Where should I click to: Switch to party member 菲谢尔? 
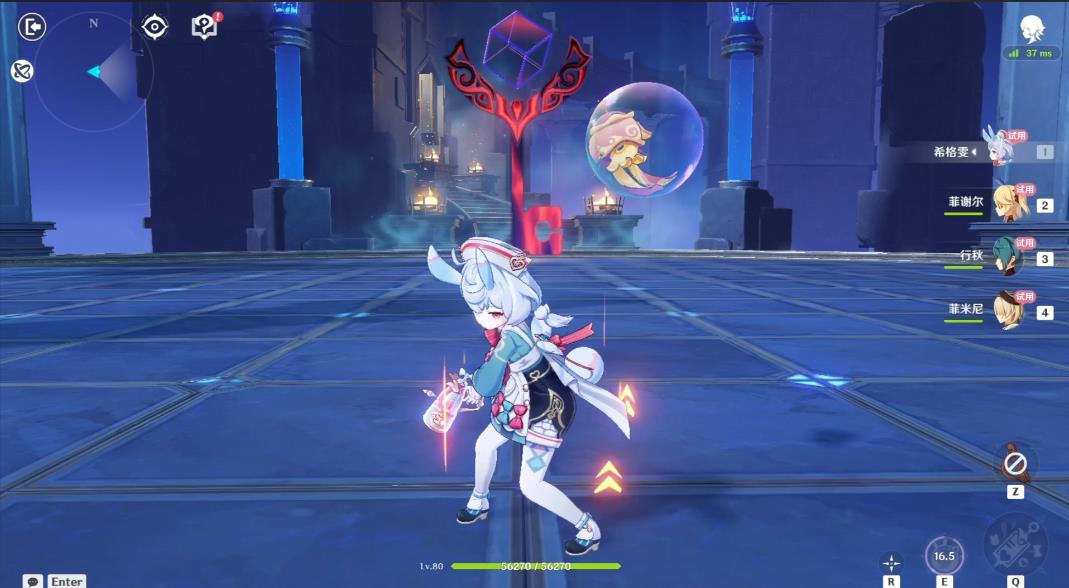pyautogui.click(x=1010, y=204)
